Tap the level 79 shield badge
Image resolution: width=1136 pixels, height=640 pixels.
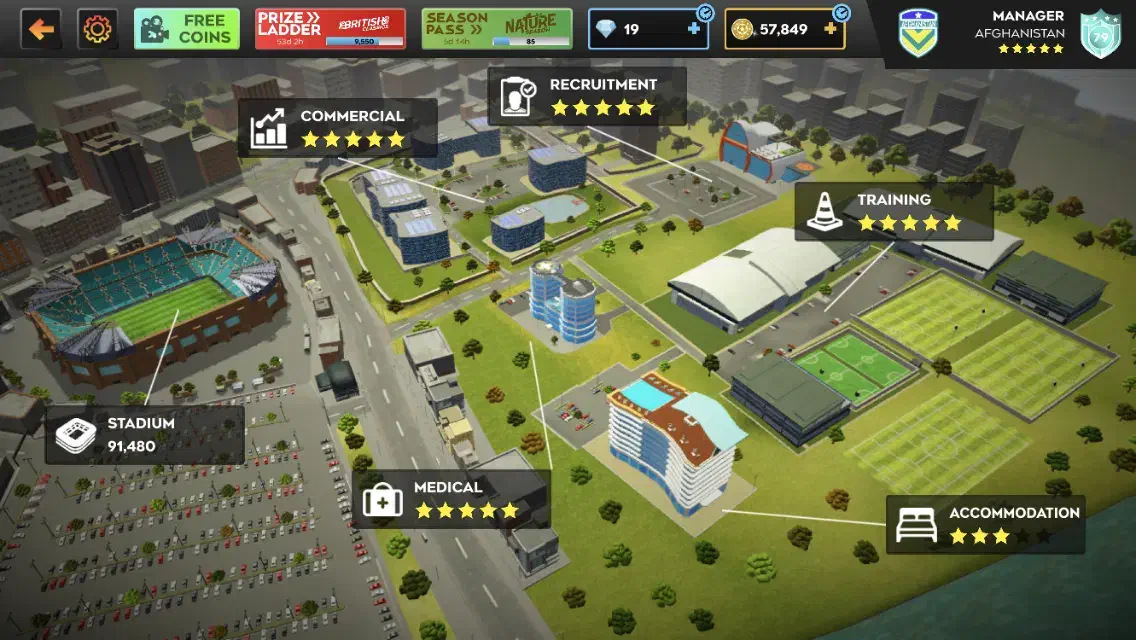tap(1100, 33)
